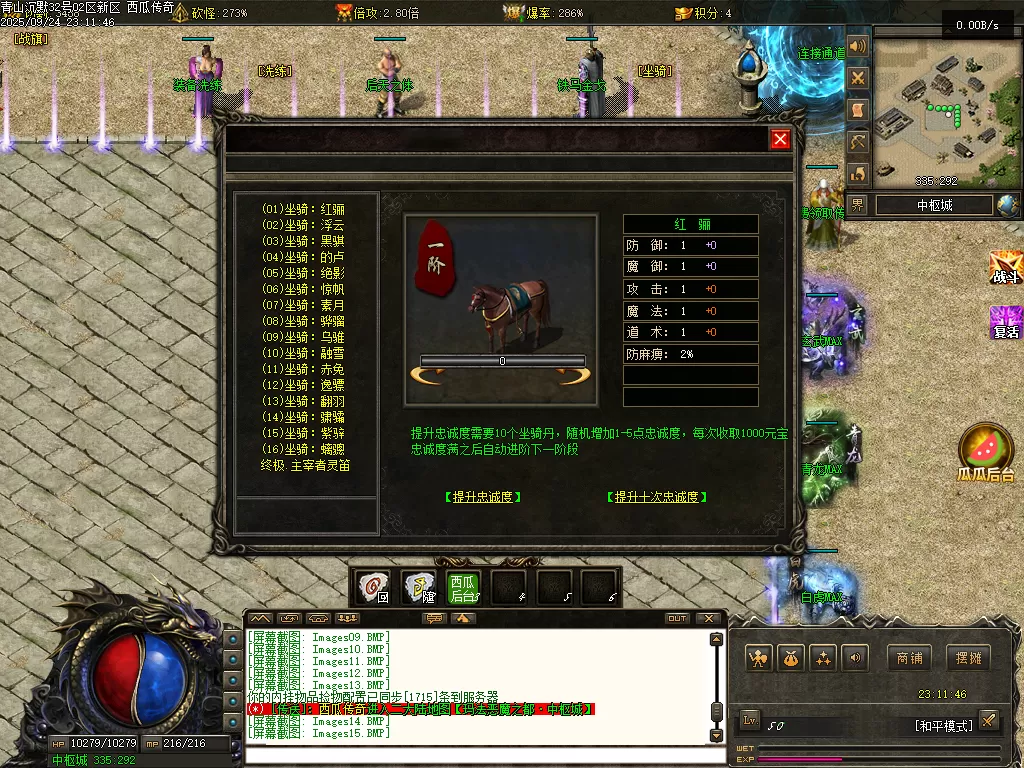Viewport: 1024px width, 768px height.
Task: Toggle the sword attack mode button
Action: coord(988,720)
